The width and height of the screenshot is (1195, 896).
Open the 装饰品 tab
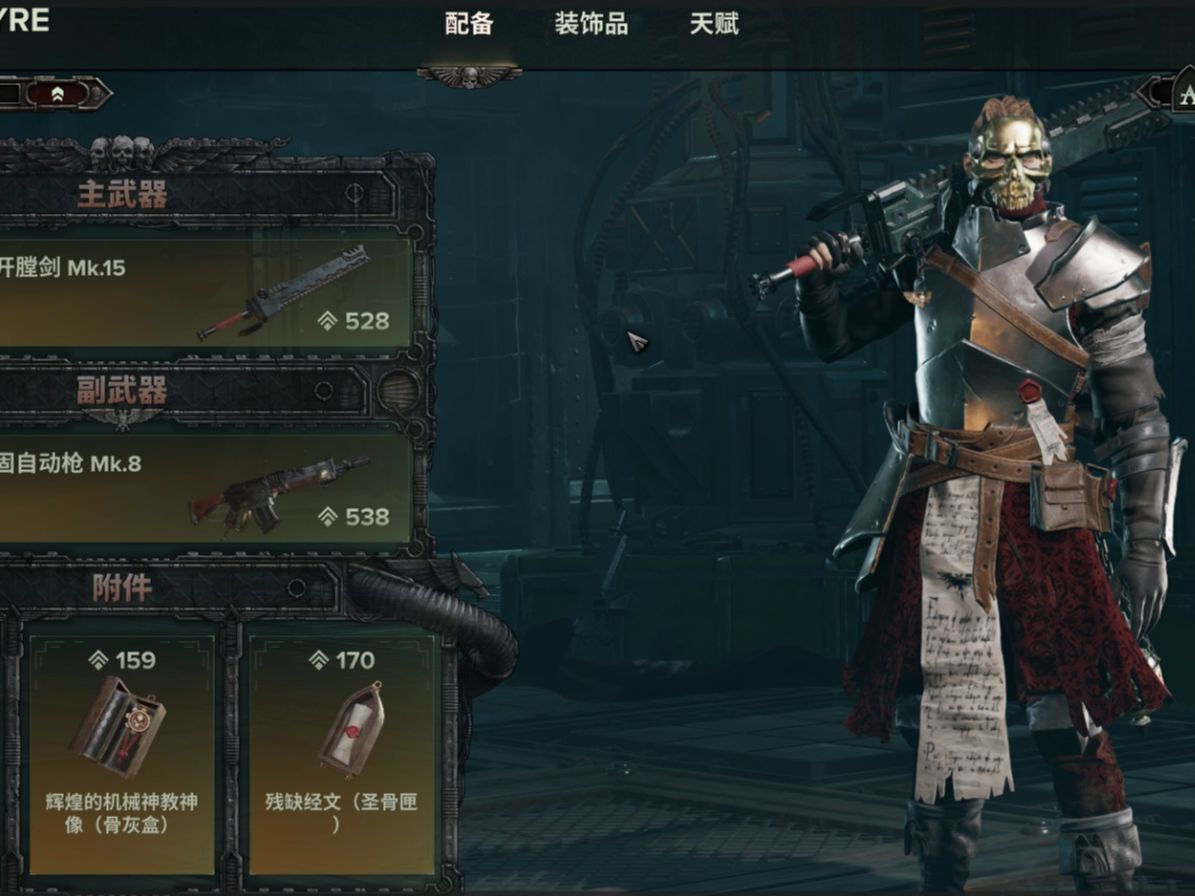[591, 24]
